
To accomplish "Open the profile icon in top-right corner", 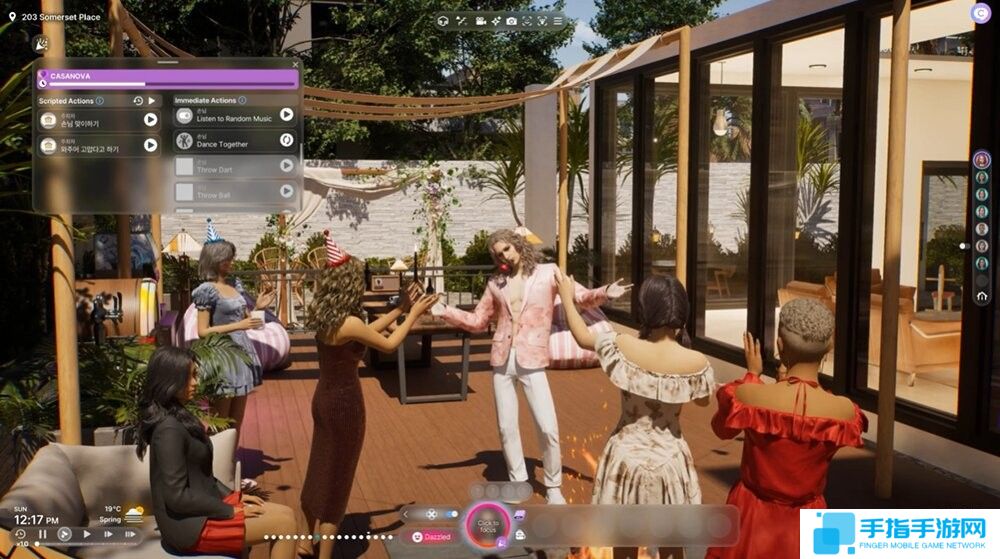I will pos(979,13).
